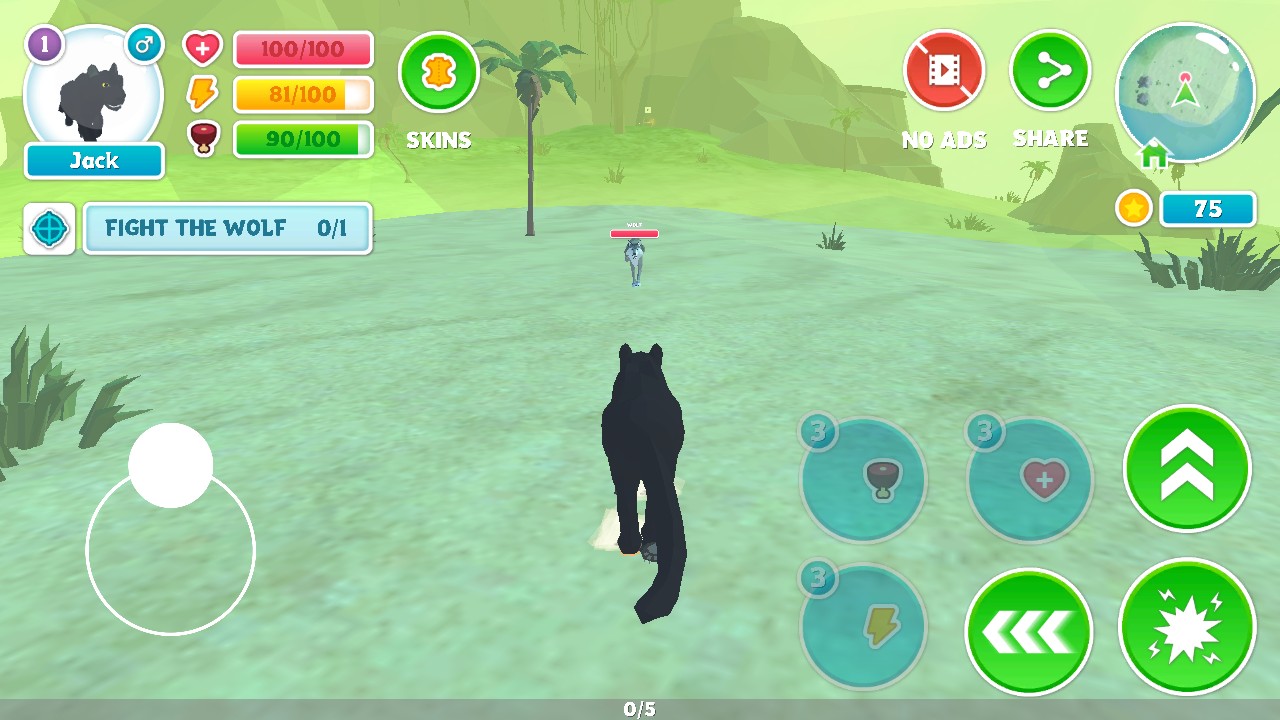The width and height of the screenshot is (1280, 720).
Task: Tap the crosshair quest target icon
Action: click(50, 229)
